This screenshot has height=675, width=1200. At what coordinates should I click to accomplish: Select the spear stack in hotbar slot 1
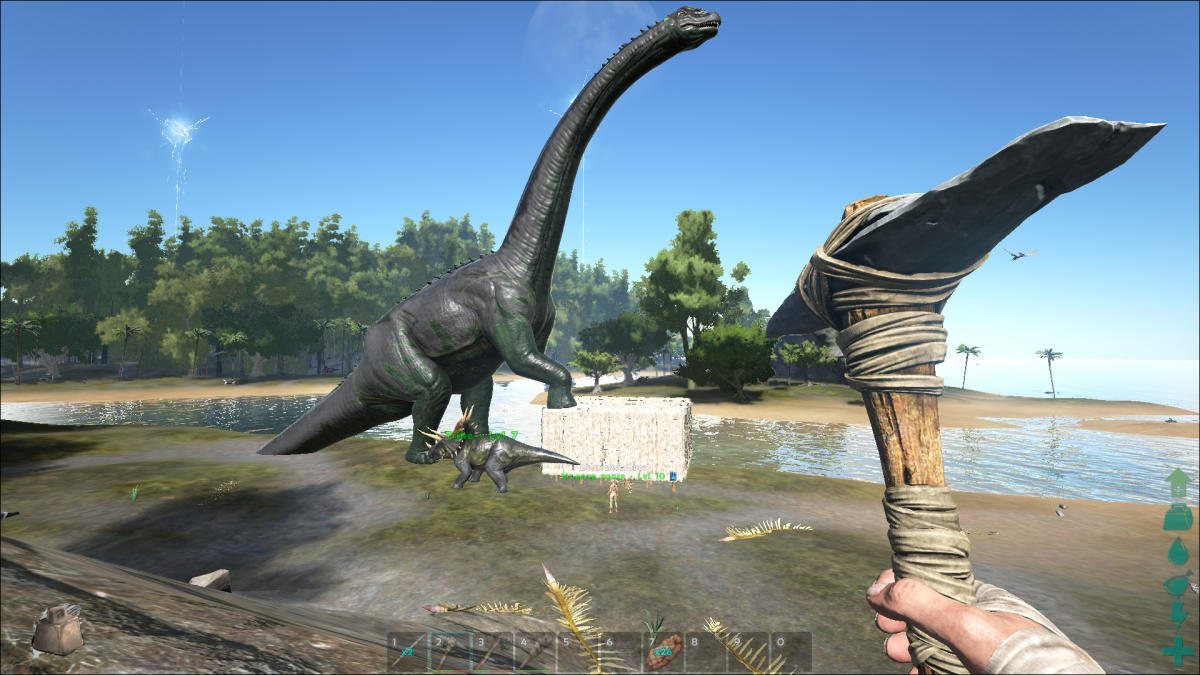(407, 651)
